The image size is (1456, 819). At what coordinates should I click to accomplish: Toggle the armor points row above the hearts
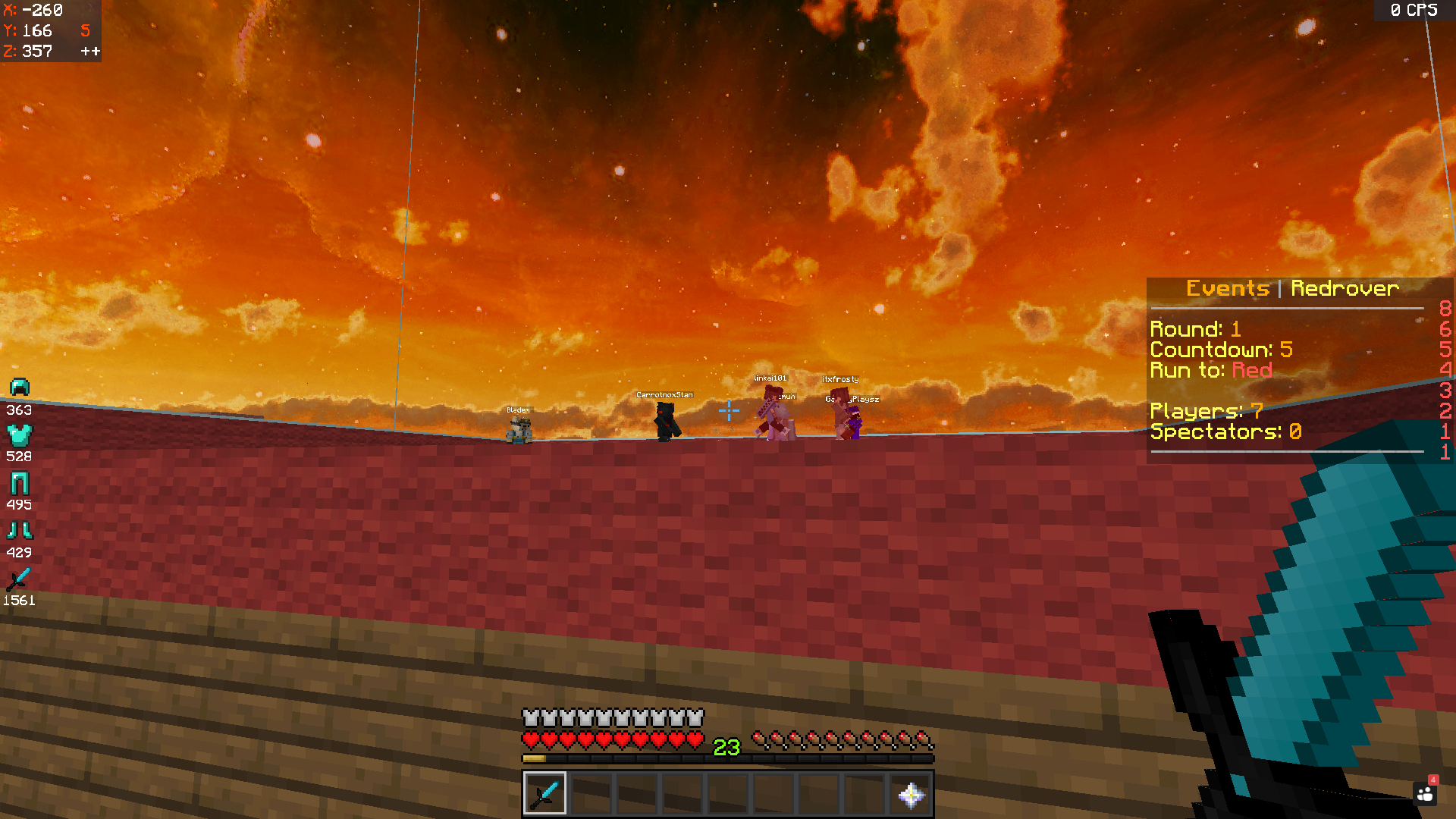click(611, 716)
